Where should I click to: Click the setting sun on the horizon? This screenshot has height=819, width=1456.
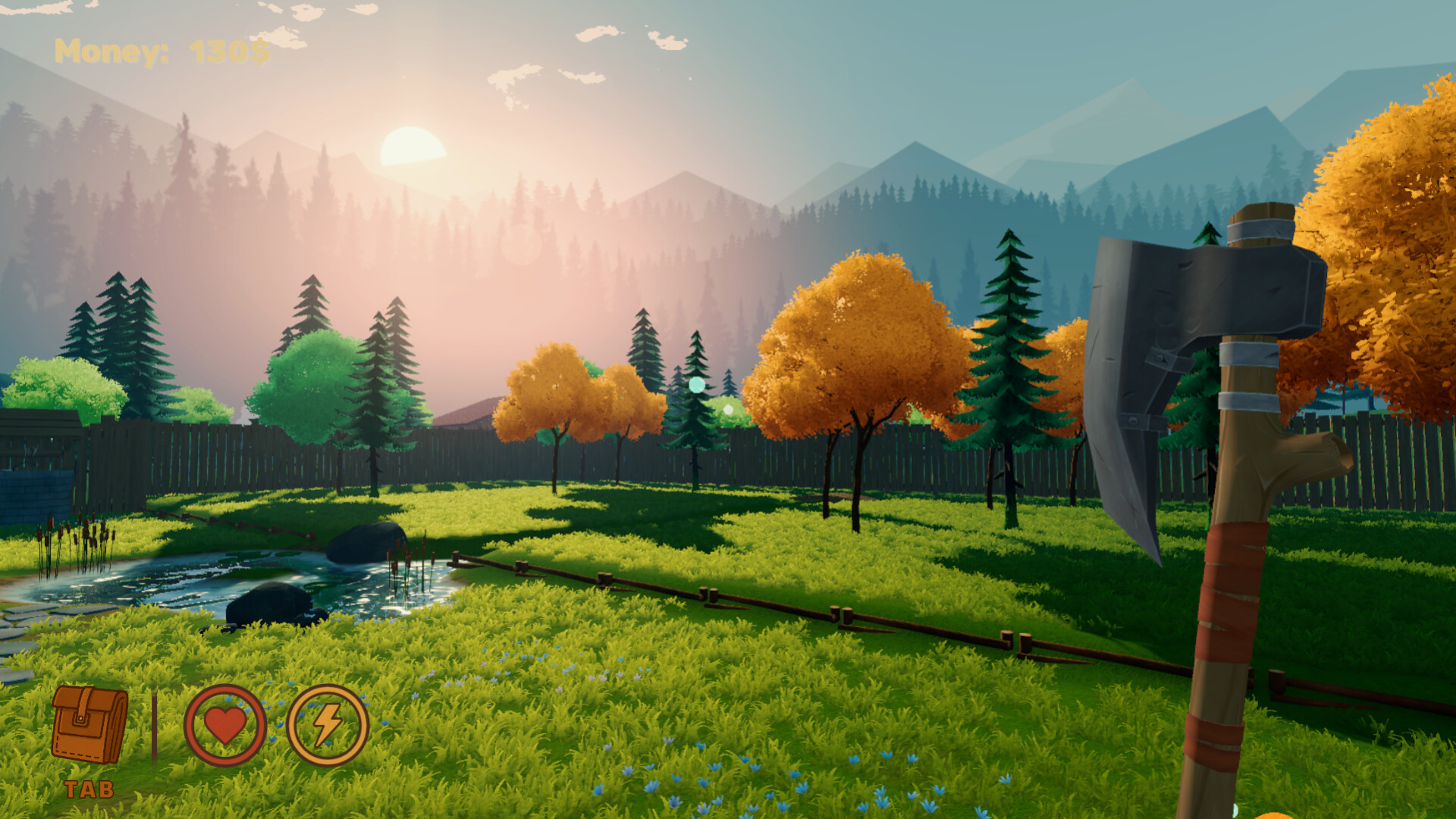413,148
